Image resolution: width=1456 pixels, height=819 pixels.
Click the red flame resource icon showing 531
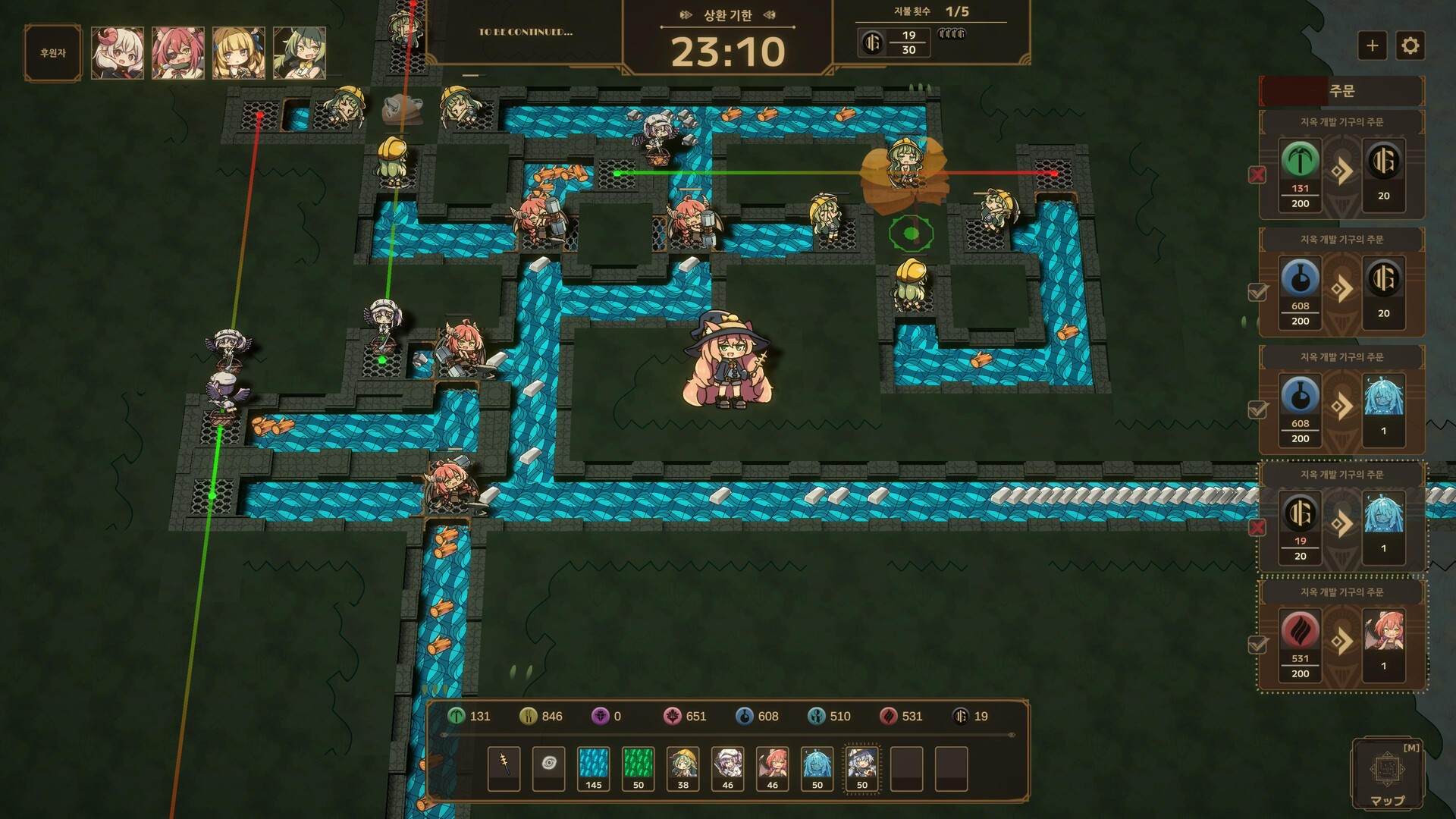[x=890, y=716]
